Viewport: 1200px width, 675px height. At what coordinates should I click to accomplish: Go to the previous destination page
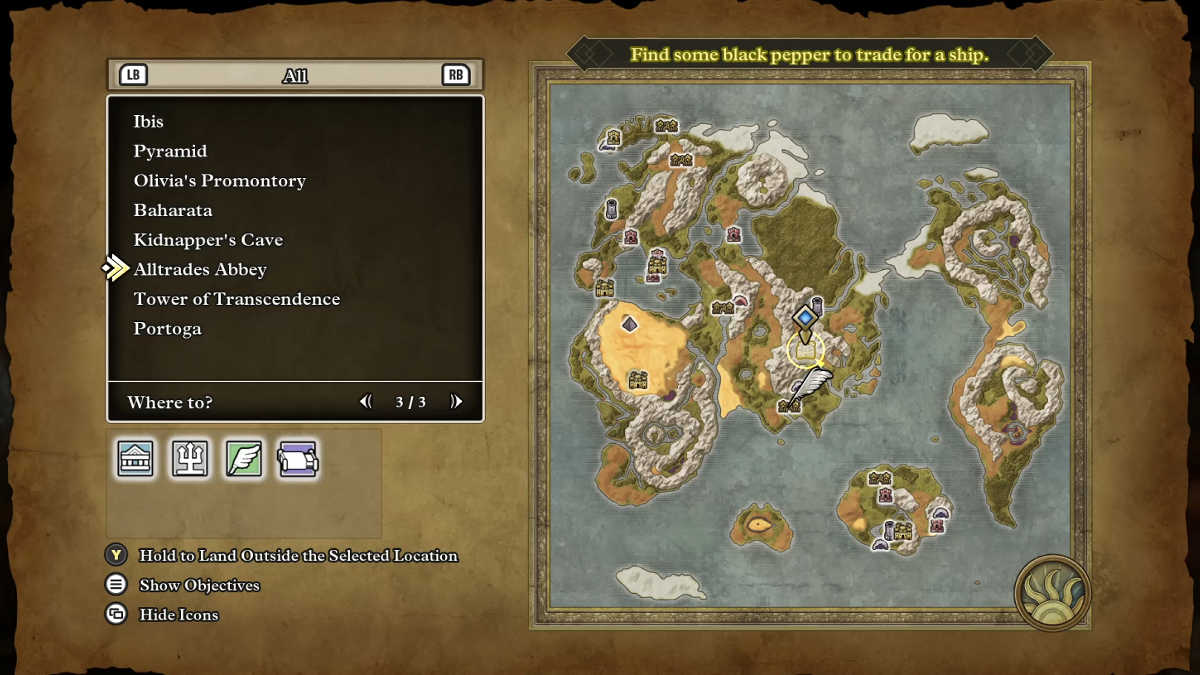[x=366, y=402]
